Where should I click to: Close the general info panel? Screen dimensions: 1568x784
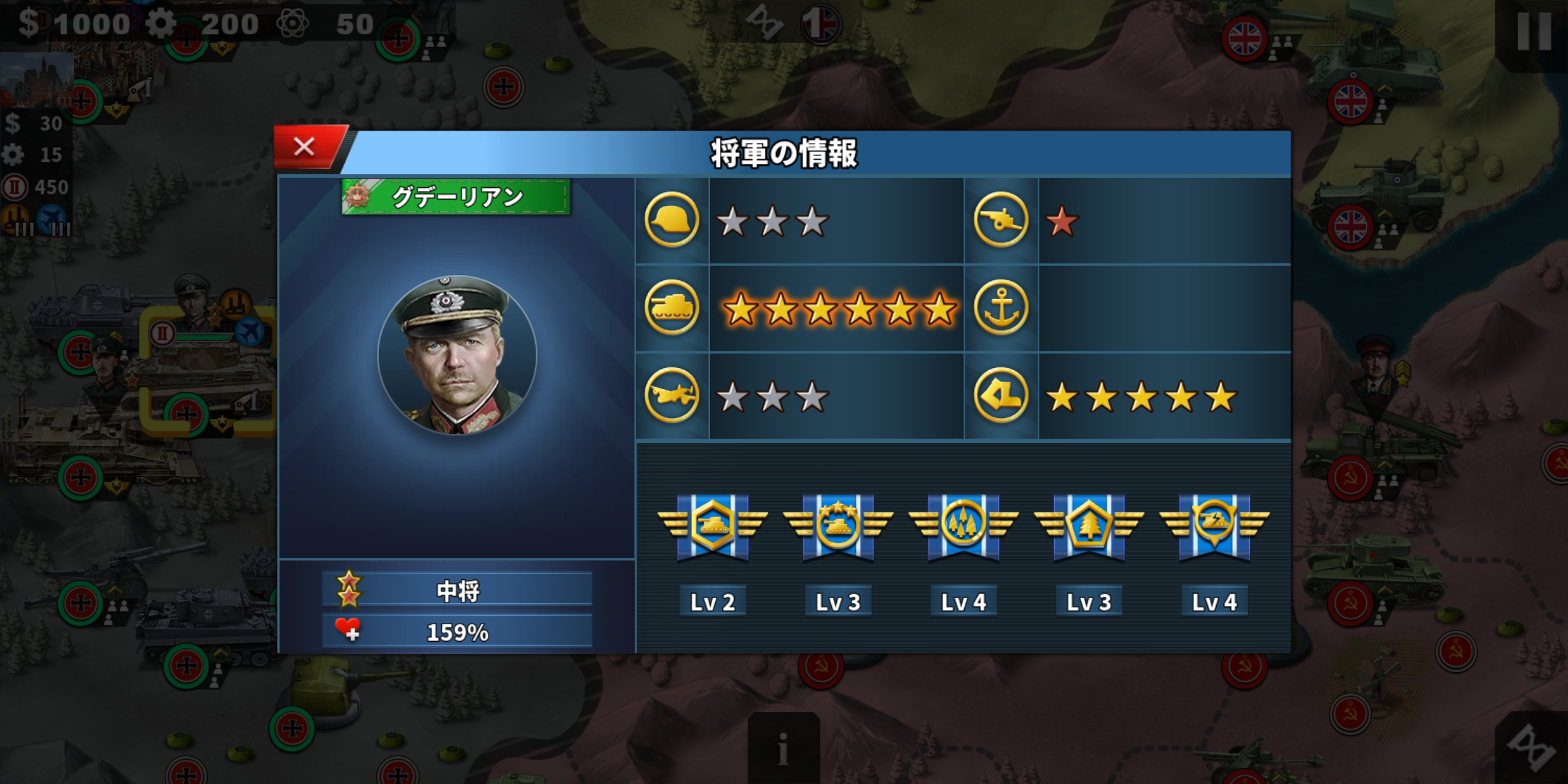click(305, 147)
